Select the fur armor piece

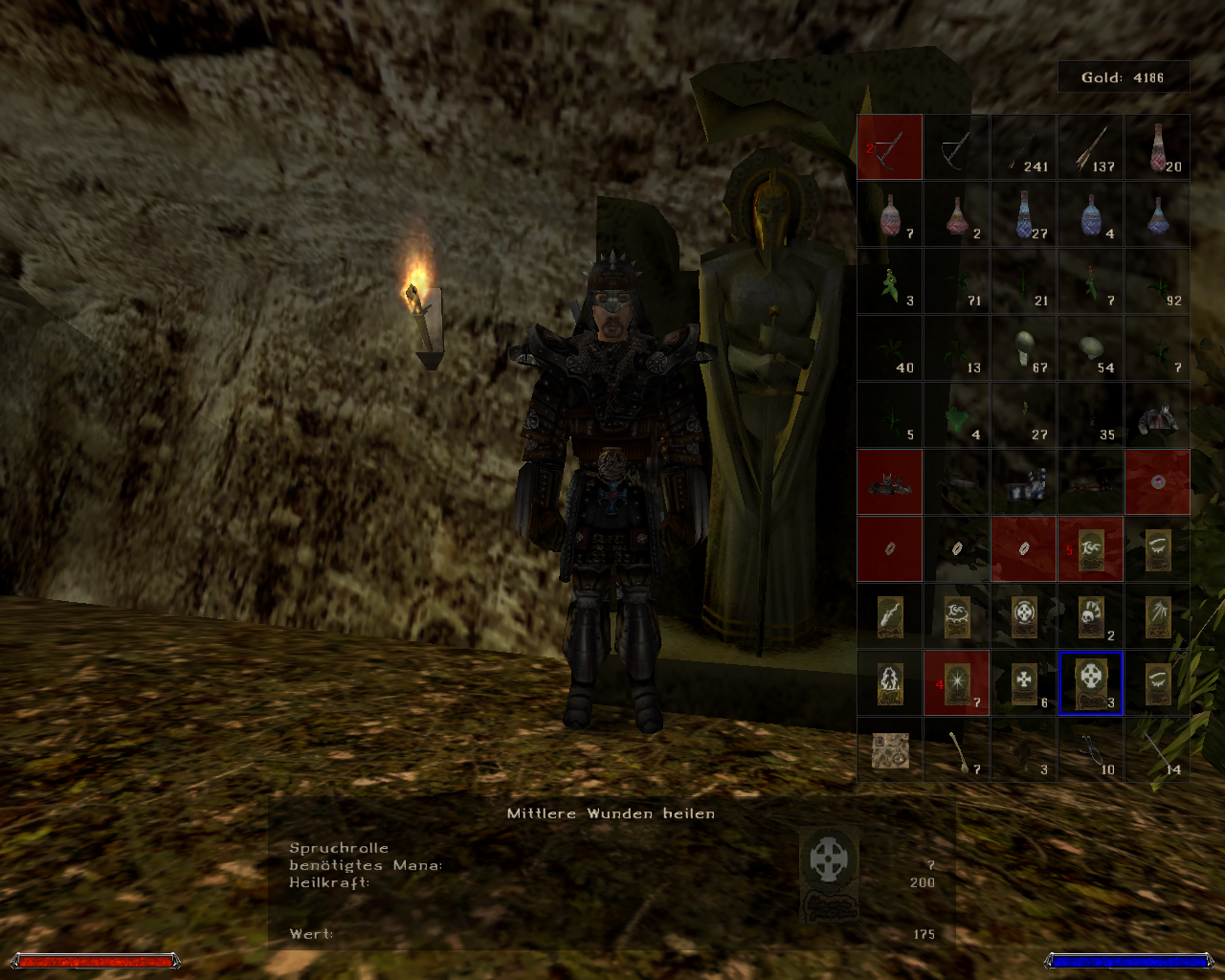click(1157, 414)
